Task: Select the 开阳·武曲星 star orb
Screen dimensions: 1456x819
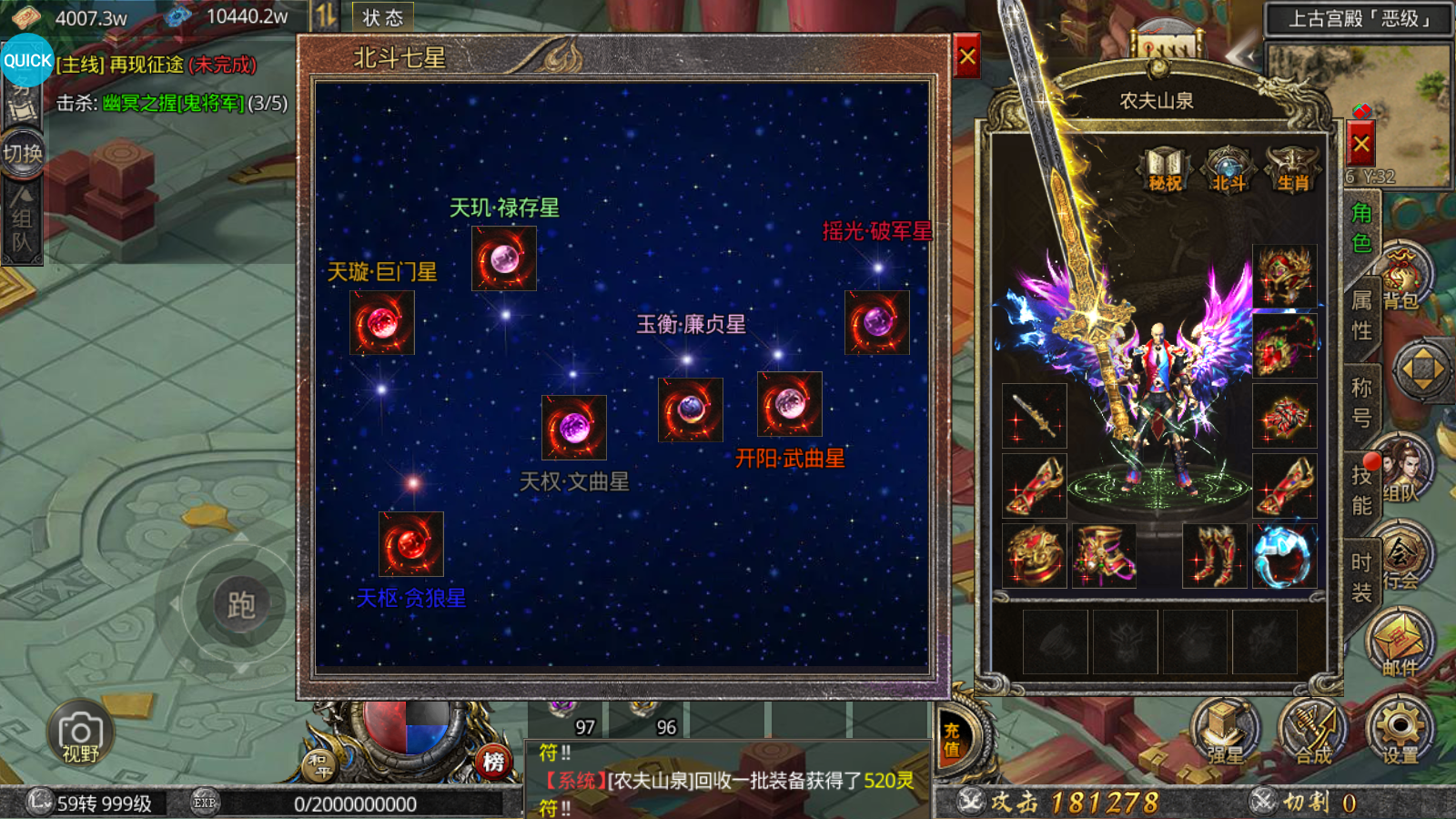Action: coord(790,404)
